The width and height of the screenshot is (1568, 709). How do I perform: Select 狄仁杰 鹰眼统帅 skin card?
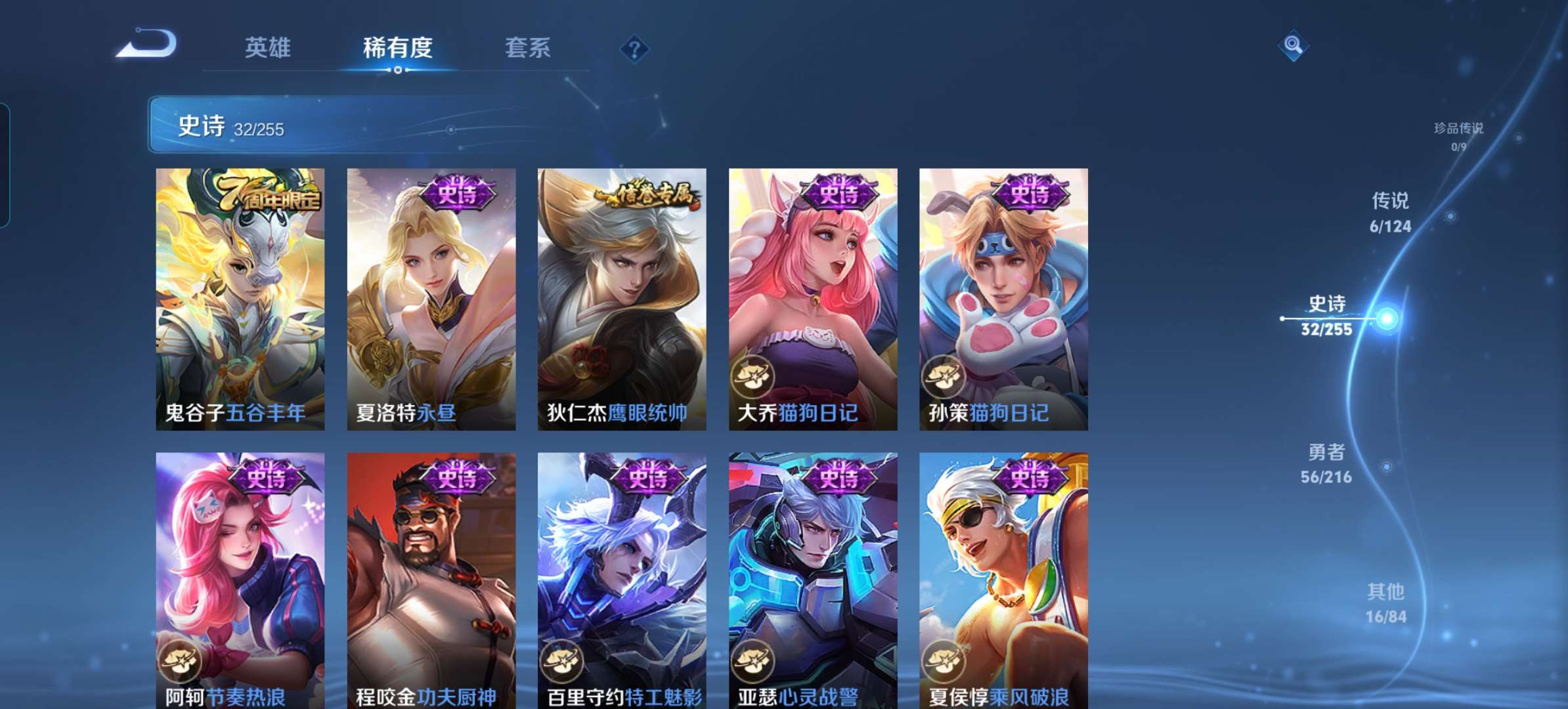[x=622, y=299]
